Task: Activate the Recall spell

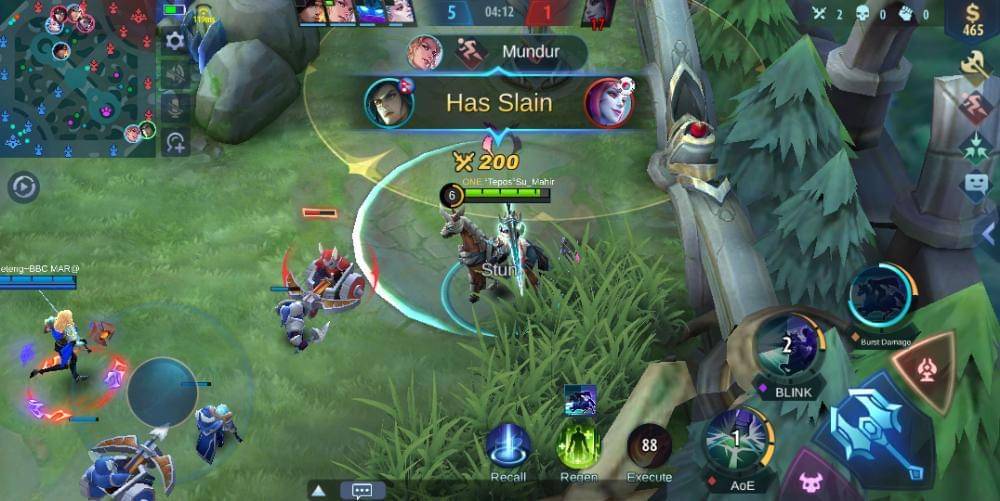Action: pos(508,446)
